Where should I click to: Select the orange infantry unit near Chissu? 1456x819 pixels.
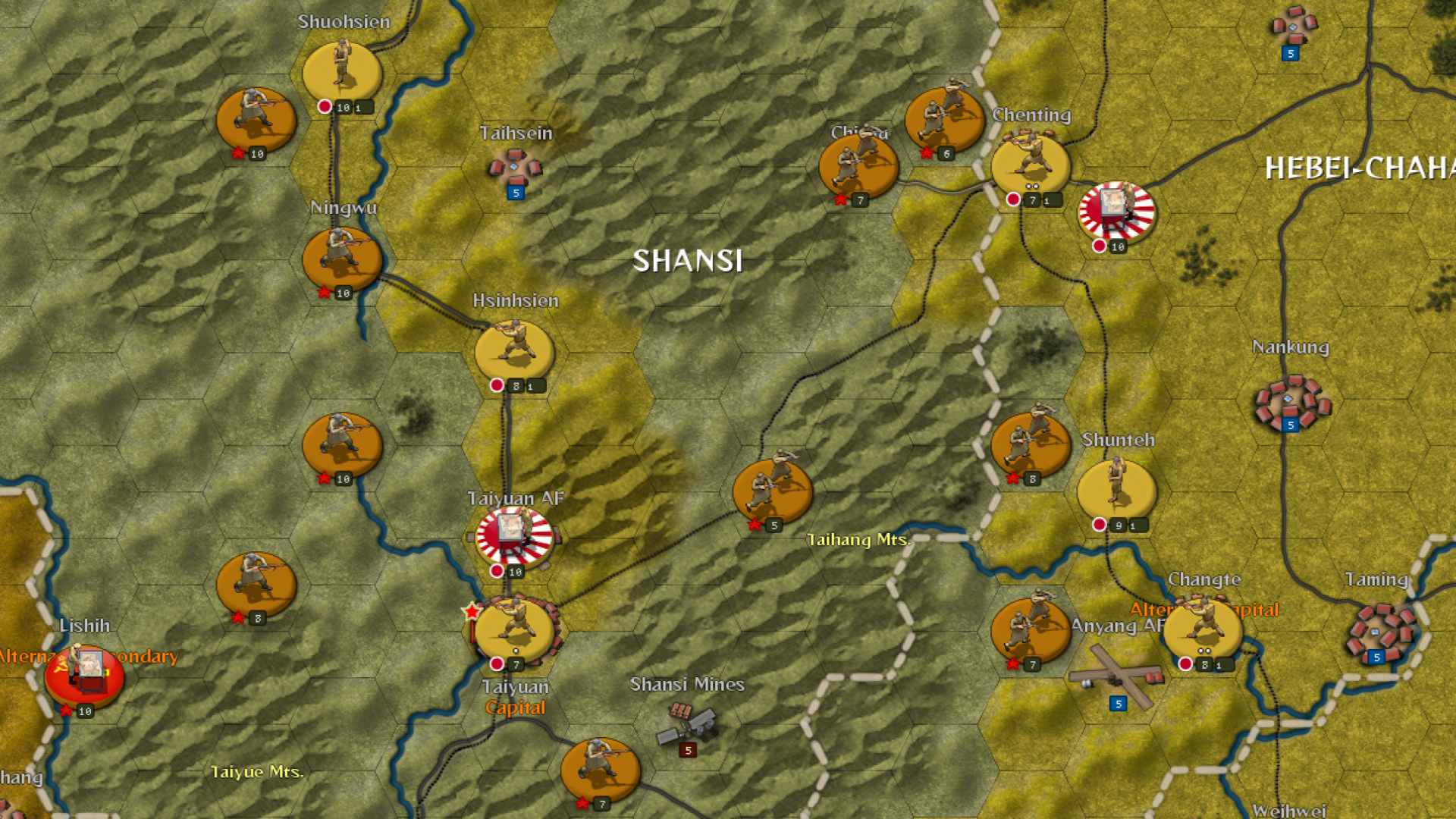tap(858, 164)
